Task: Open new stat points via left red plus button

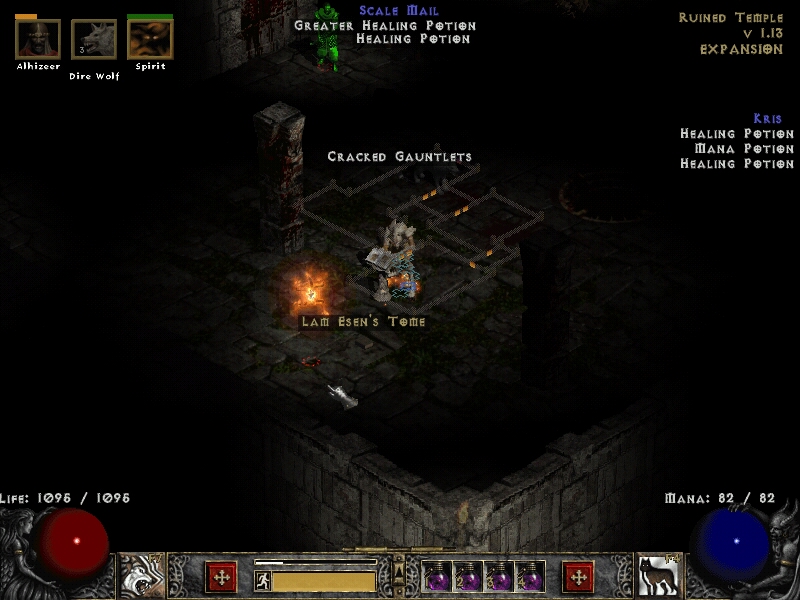Action: [x=221, y=577]
